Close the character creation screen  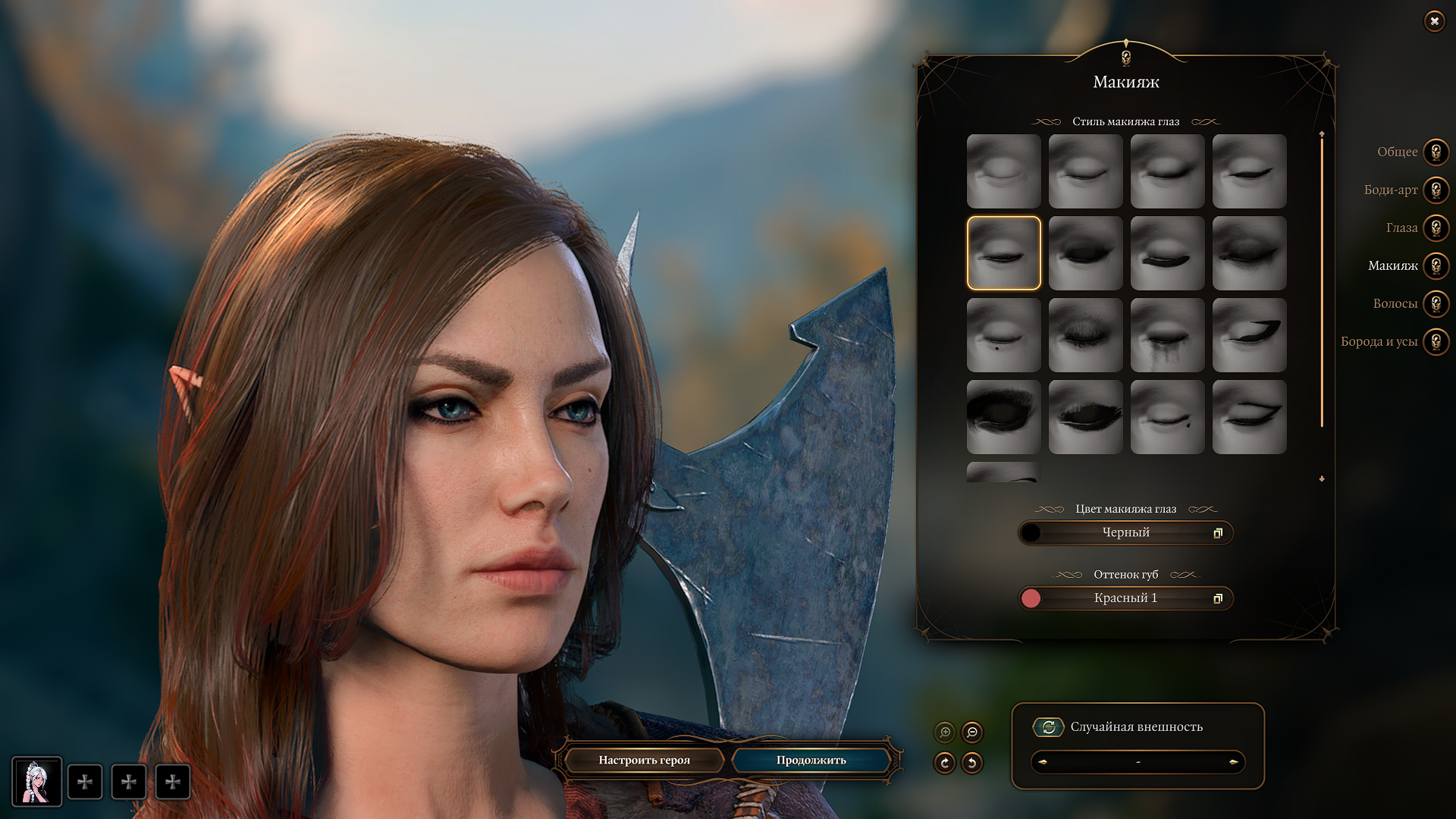tap(1434, 21)
